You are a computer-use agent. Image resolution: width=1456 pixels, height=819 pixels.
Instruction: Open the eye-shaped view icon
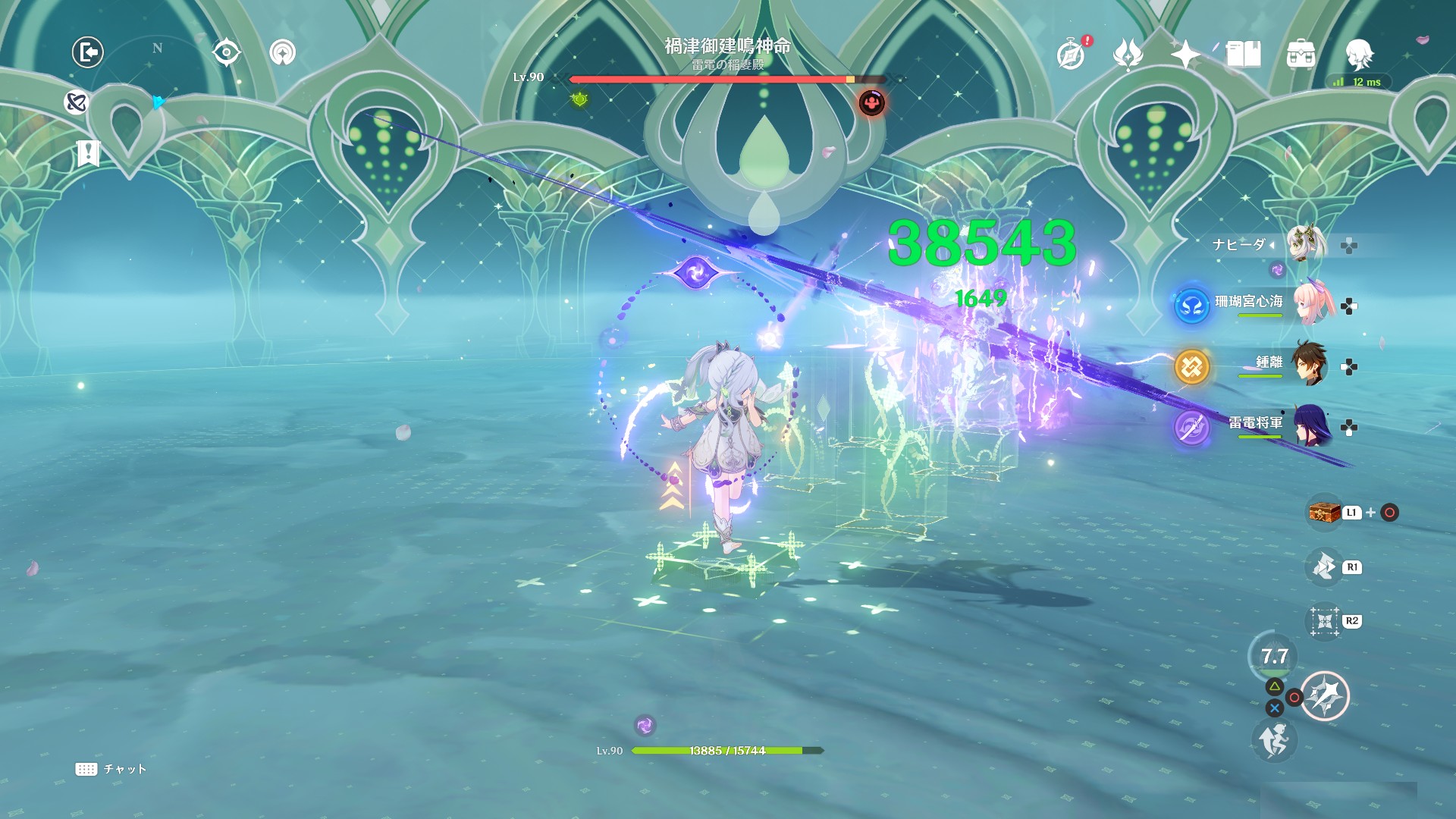click(227, 52)
